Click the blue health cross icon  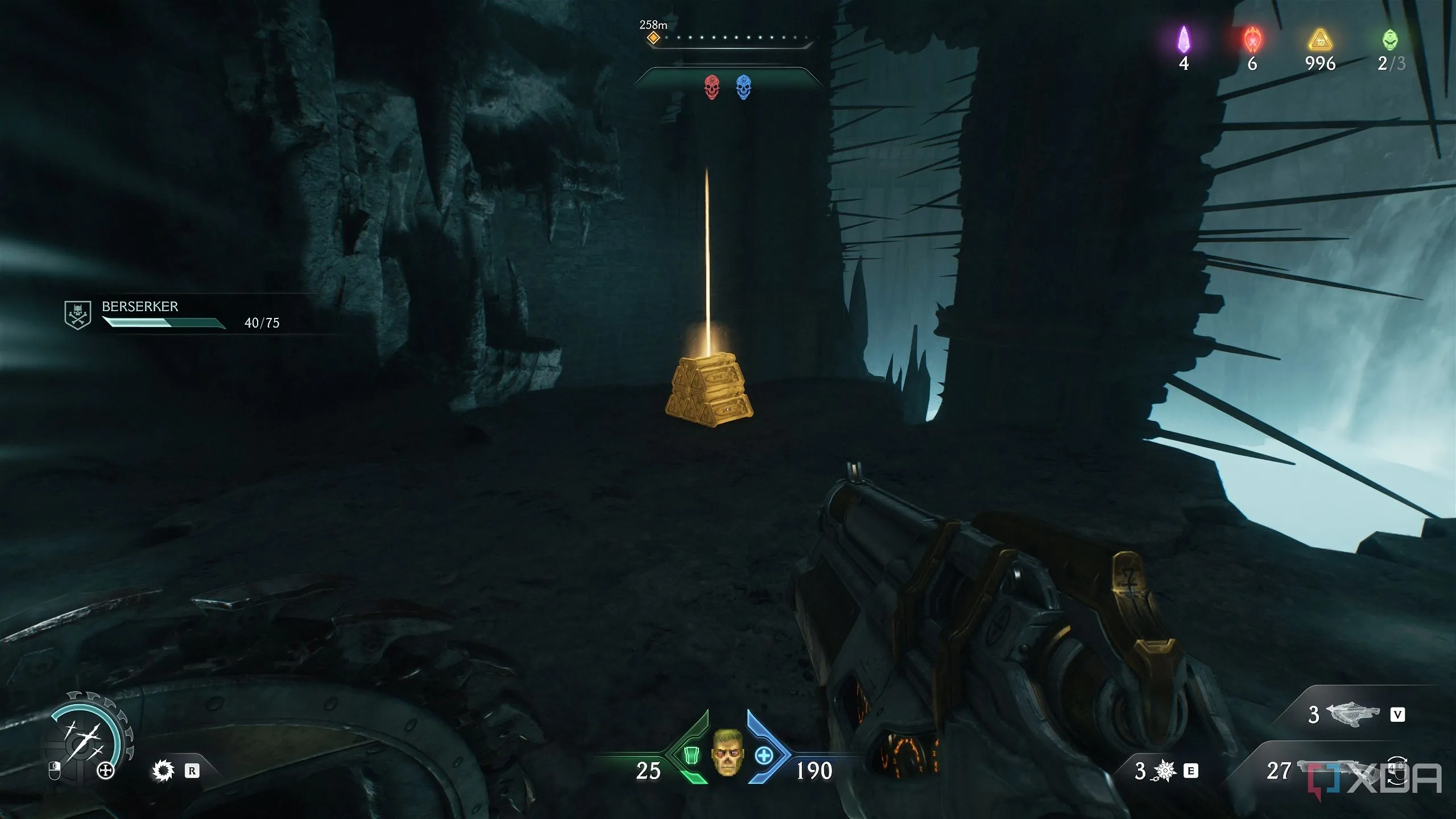pyautogui.click(x=764, y=756)
